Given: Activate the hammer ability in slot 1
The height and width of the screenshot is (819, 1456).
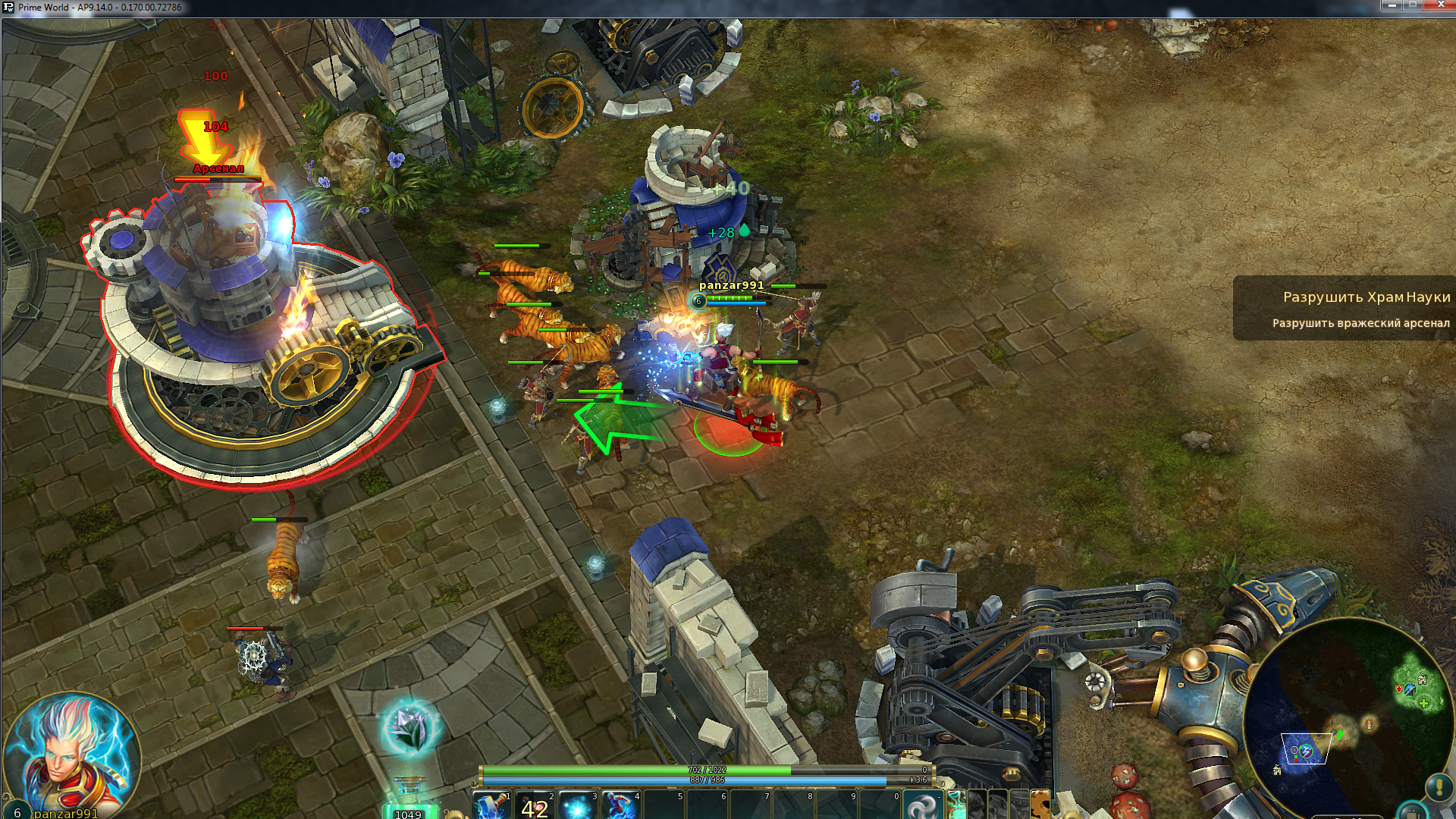Looking at the screenshot, I should click(491, 805).
